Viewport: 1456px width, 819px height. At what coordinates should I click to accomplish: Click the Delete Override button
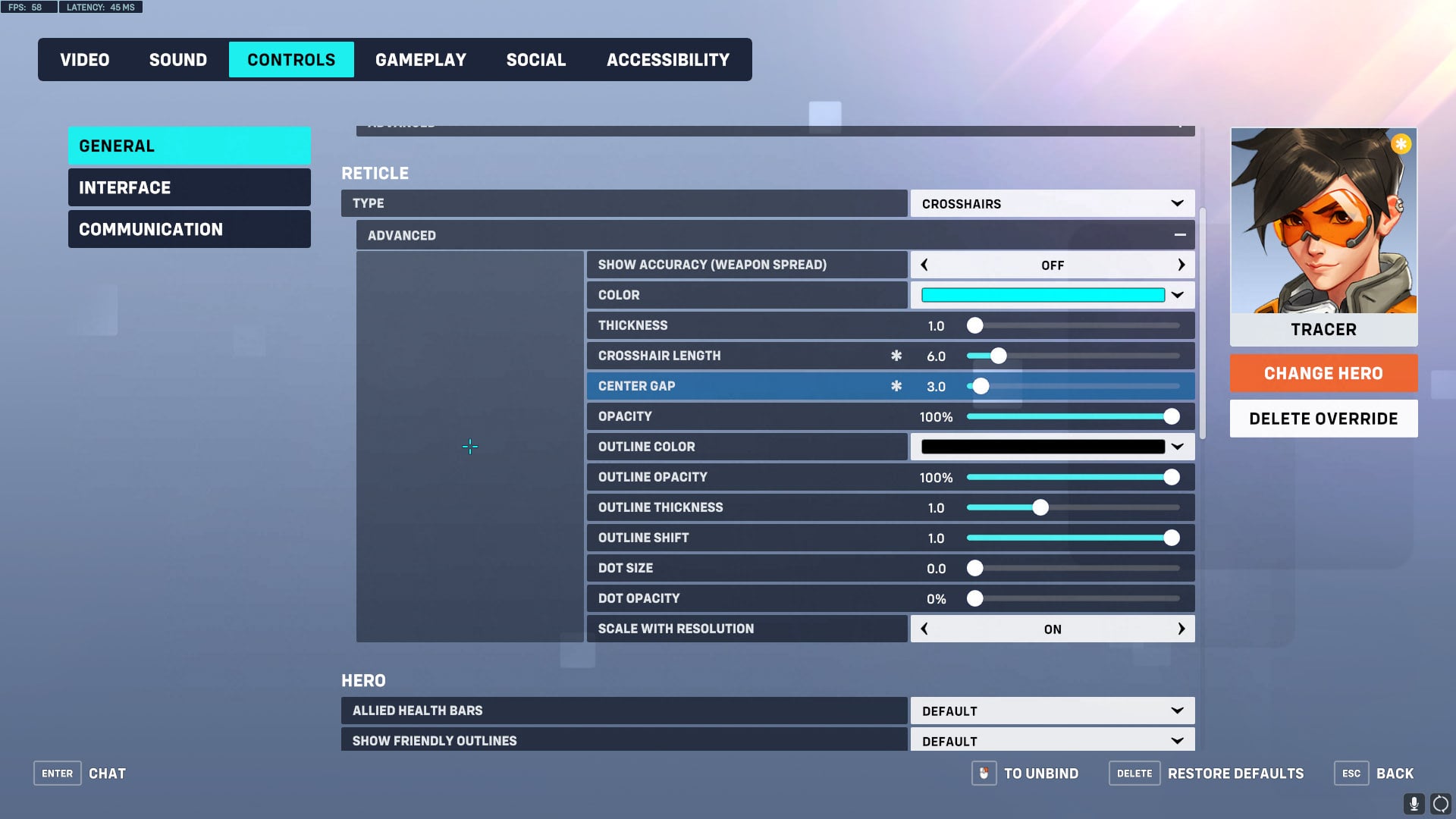click(1323, 418)
